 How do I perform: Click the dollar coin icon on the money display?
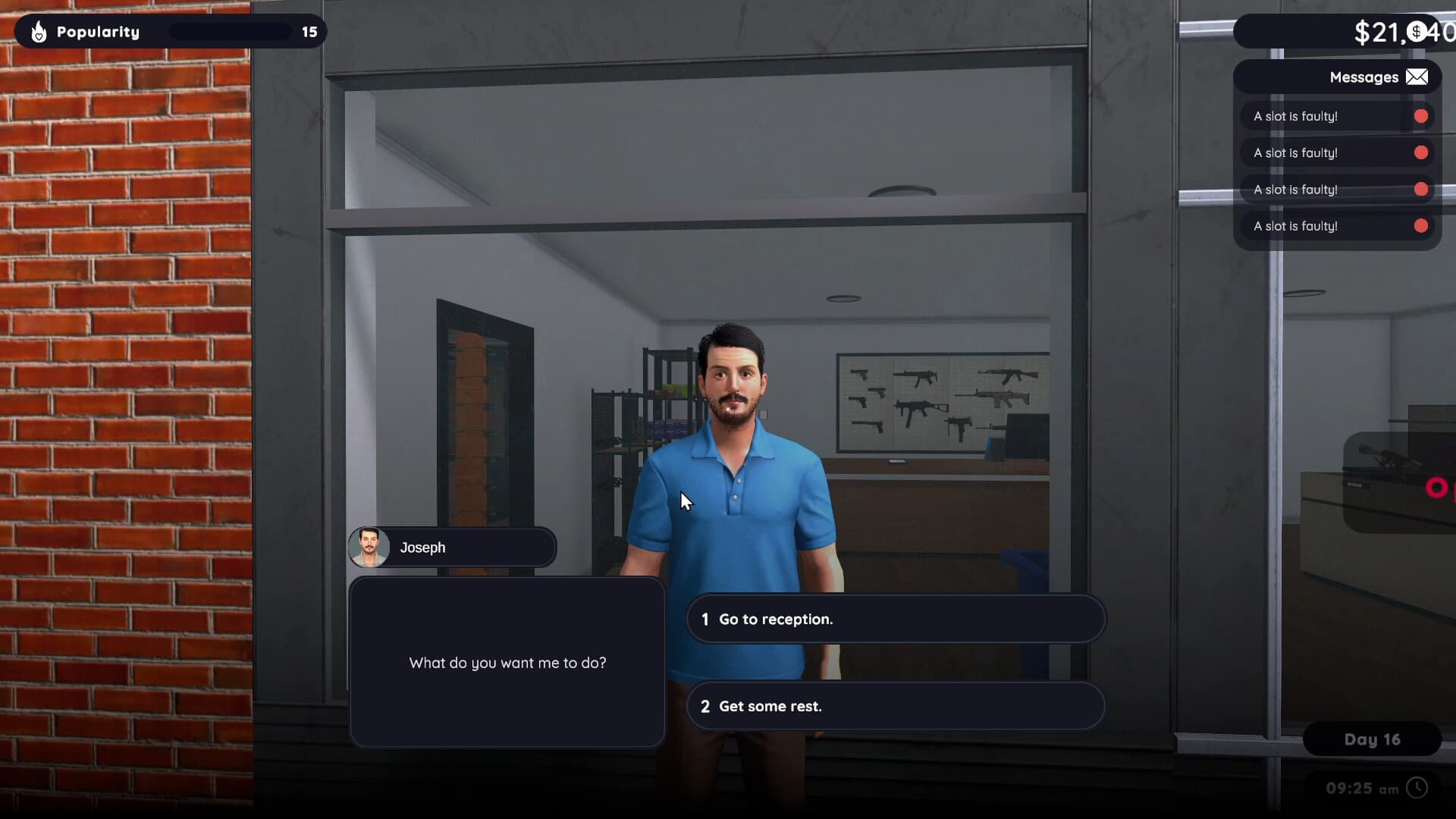[1417, 32]
